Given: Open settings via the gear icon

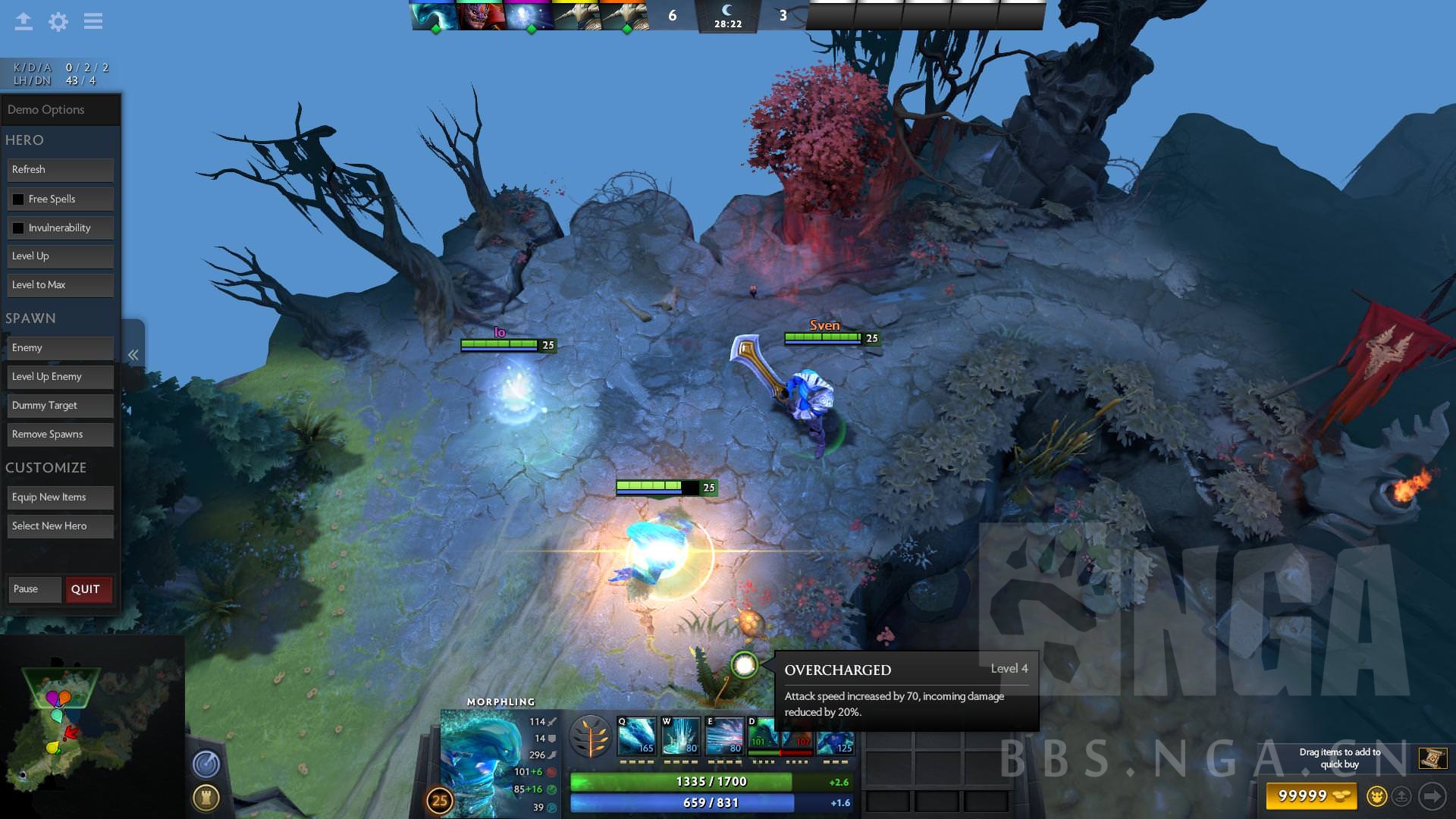Looking at the screenshot, I should pos(58,21).
